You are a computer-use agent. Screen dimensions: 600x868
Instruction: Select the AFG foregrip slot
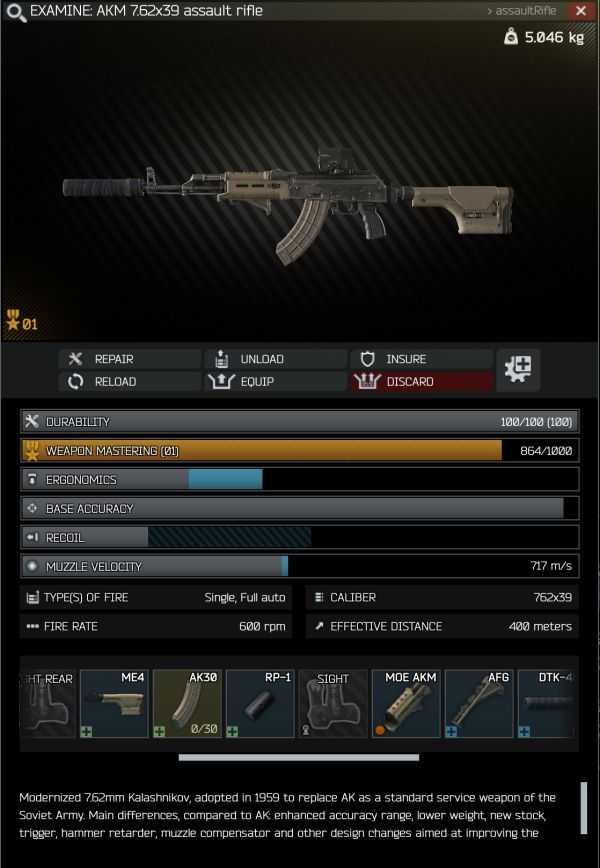479,704
